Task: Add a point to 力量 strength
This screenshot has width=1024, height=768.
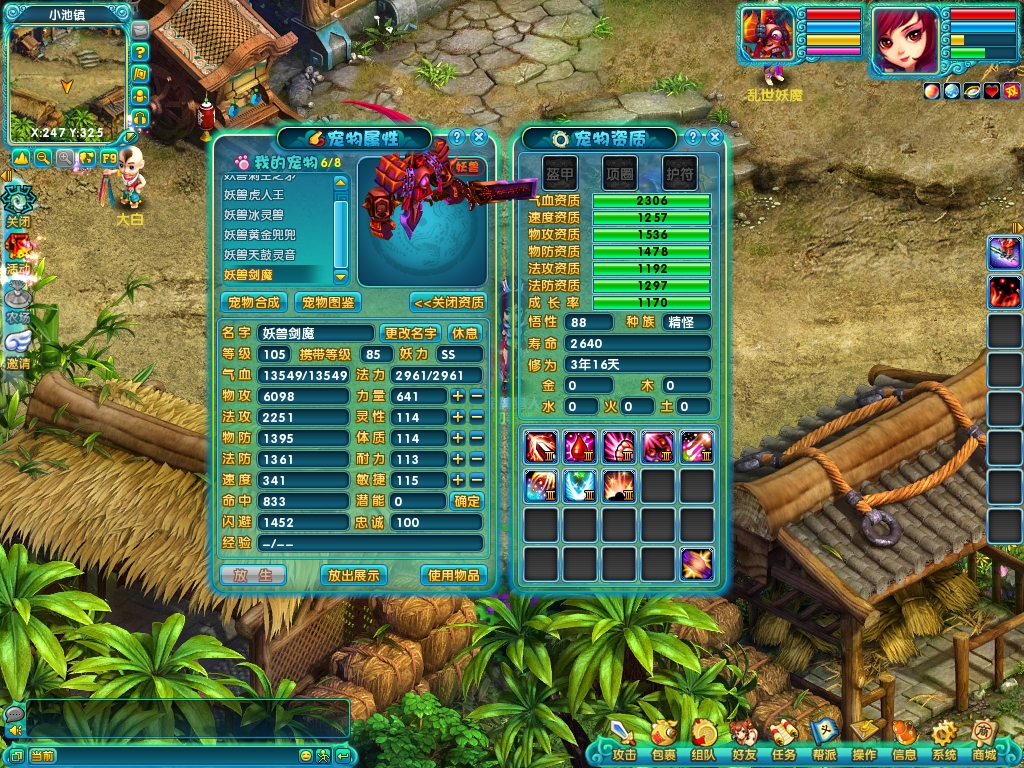Action: [458, 396]
